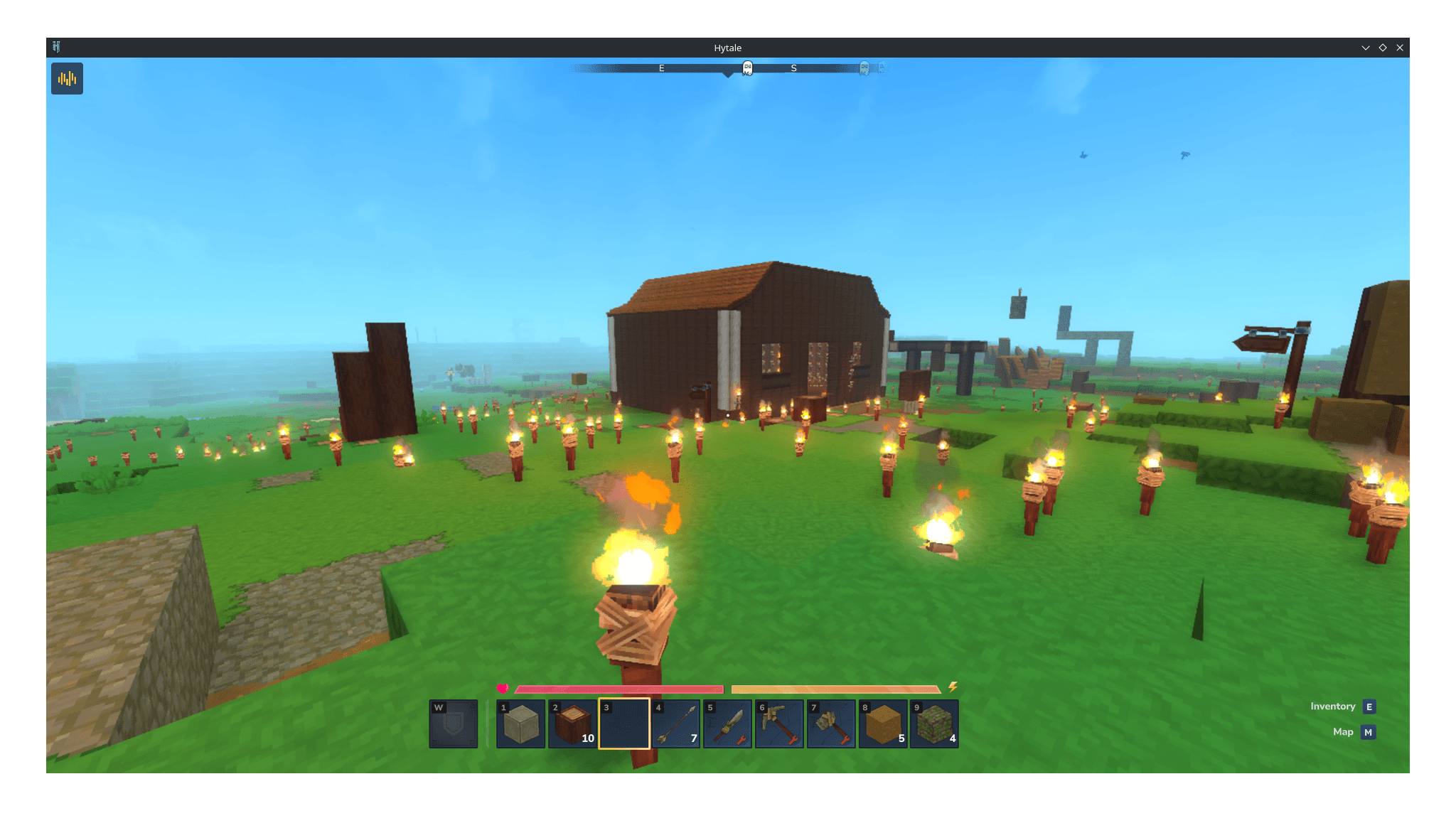This screenshot has width=1456, height=828.
Task: Select the mossy block in slot 9
Action: click(933, 723)
